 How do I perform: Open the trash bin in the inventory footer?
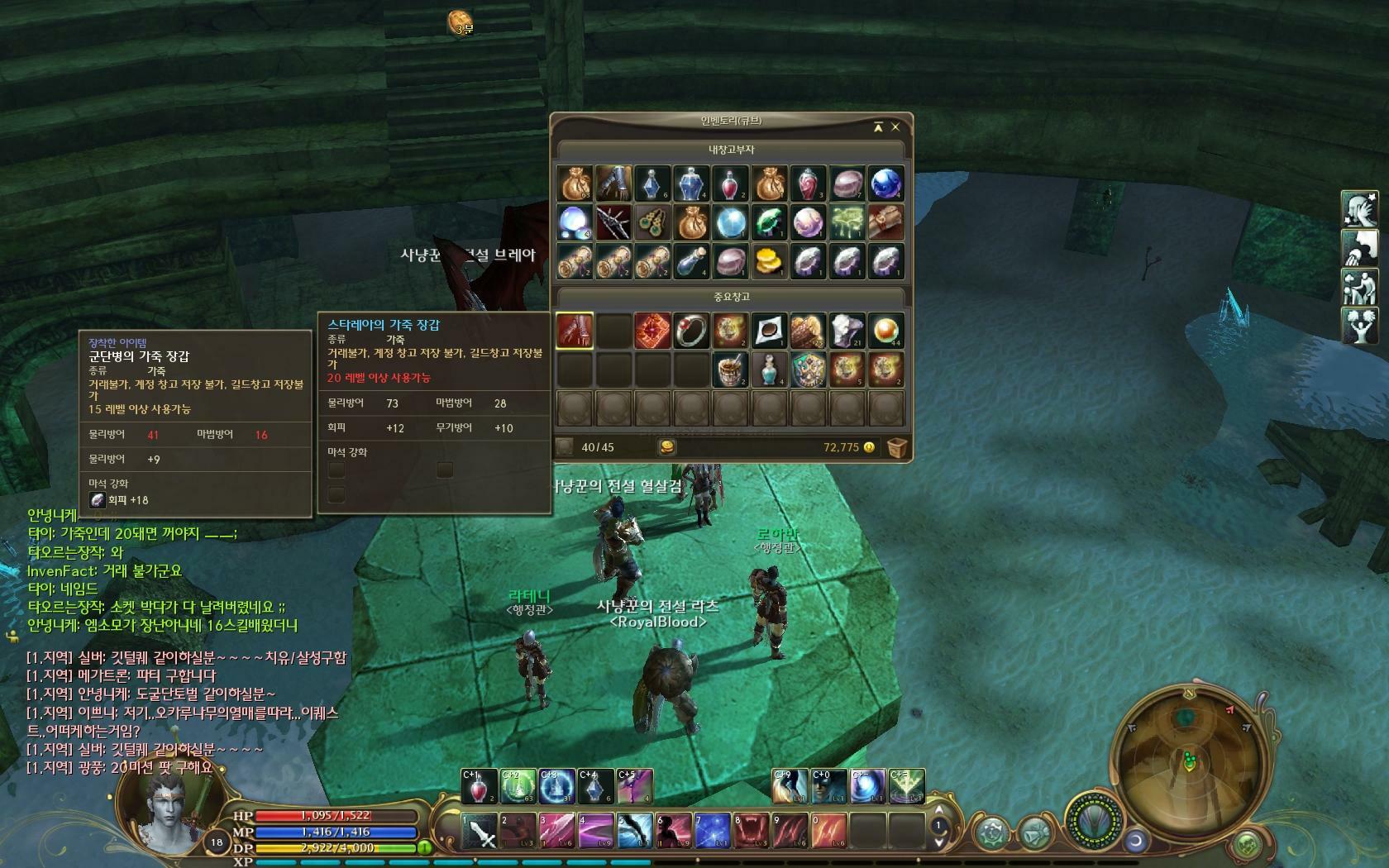coord(897,447)
